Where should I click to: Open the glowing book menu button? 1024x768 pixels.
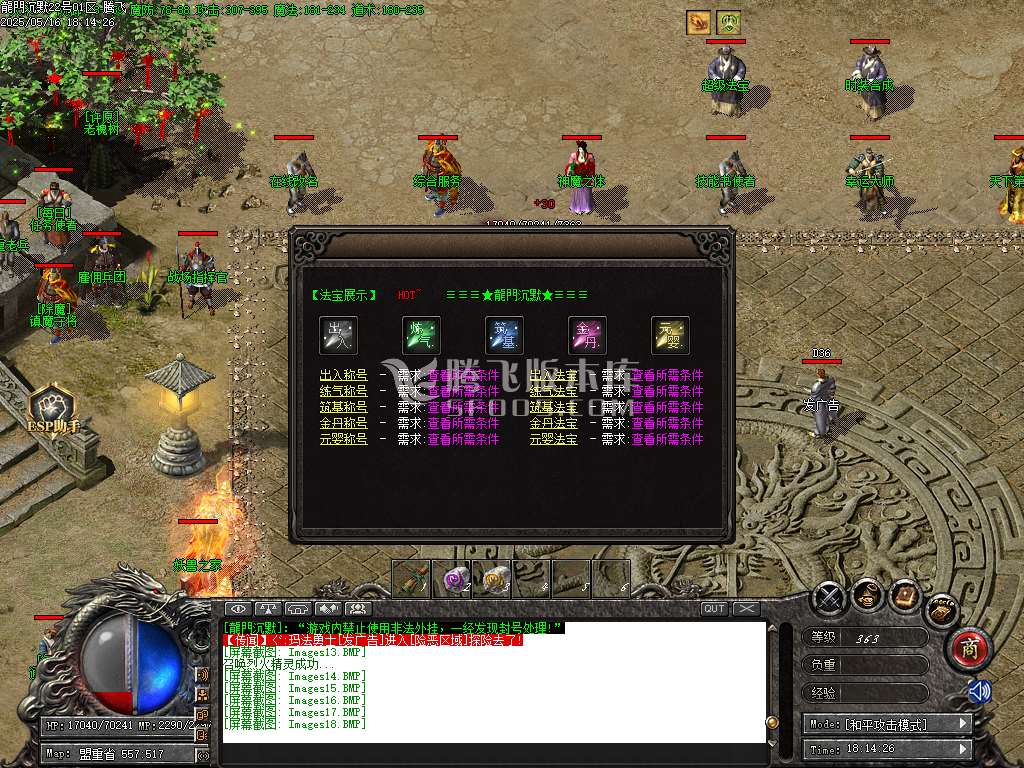(905, 596)
